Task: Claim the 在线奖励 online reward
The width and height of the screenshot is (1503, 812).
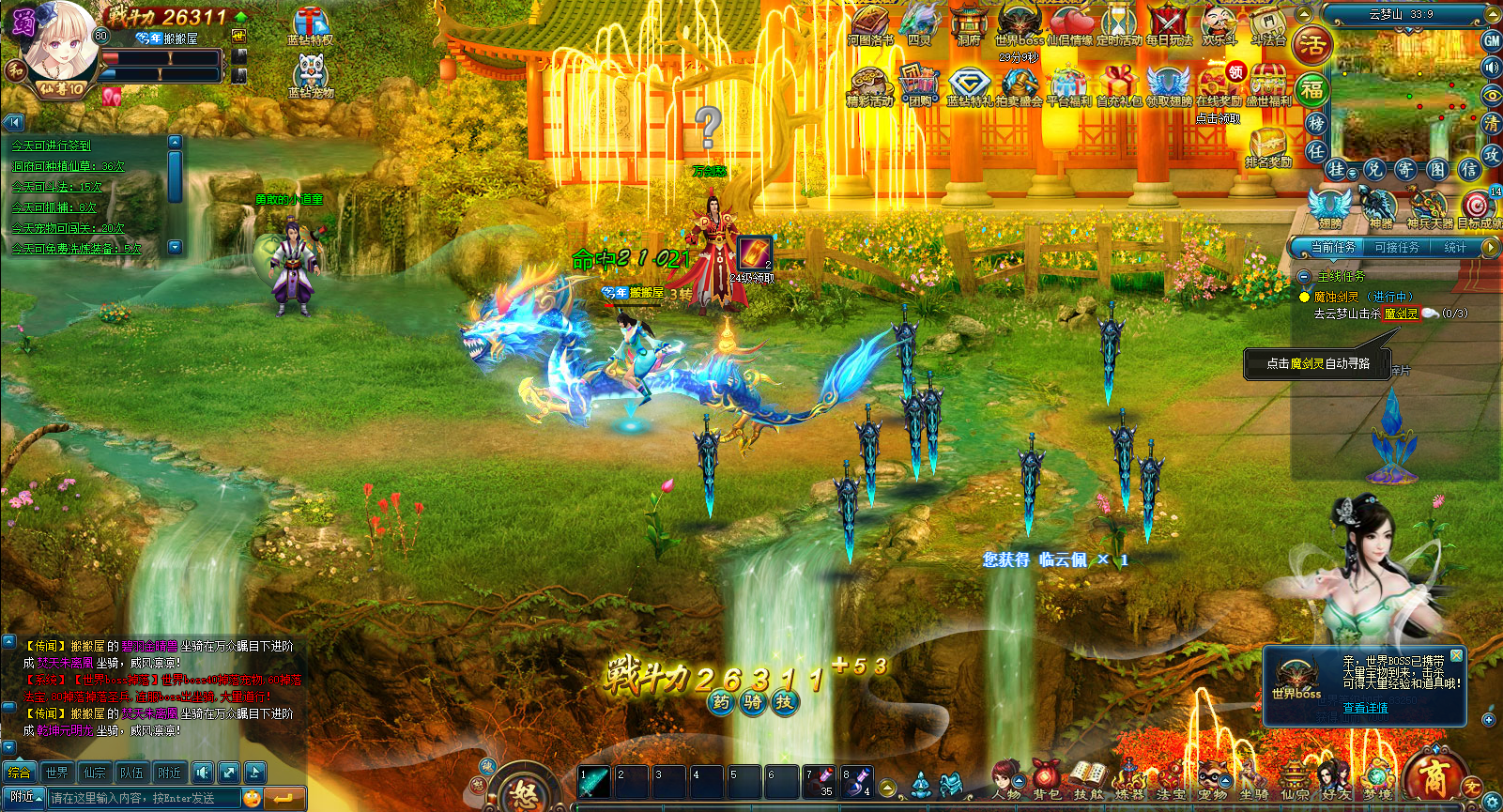Action: (1218, 84)
